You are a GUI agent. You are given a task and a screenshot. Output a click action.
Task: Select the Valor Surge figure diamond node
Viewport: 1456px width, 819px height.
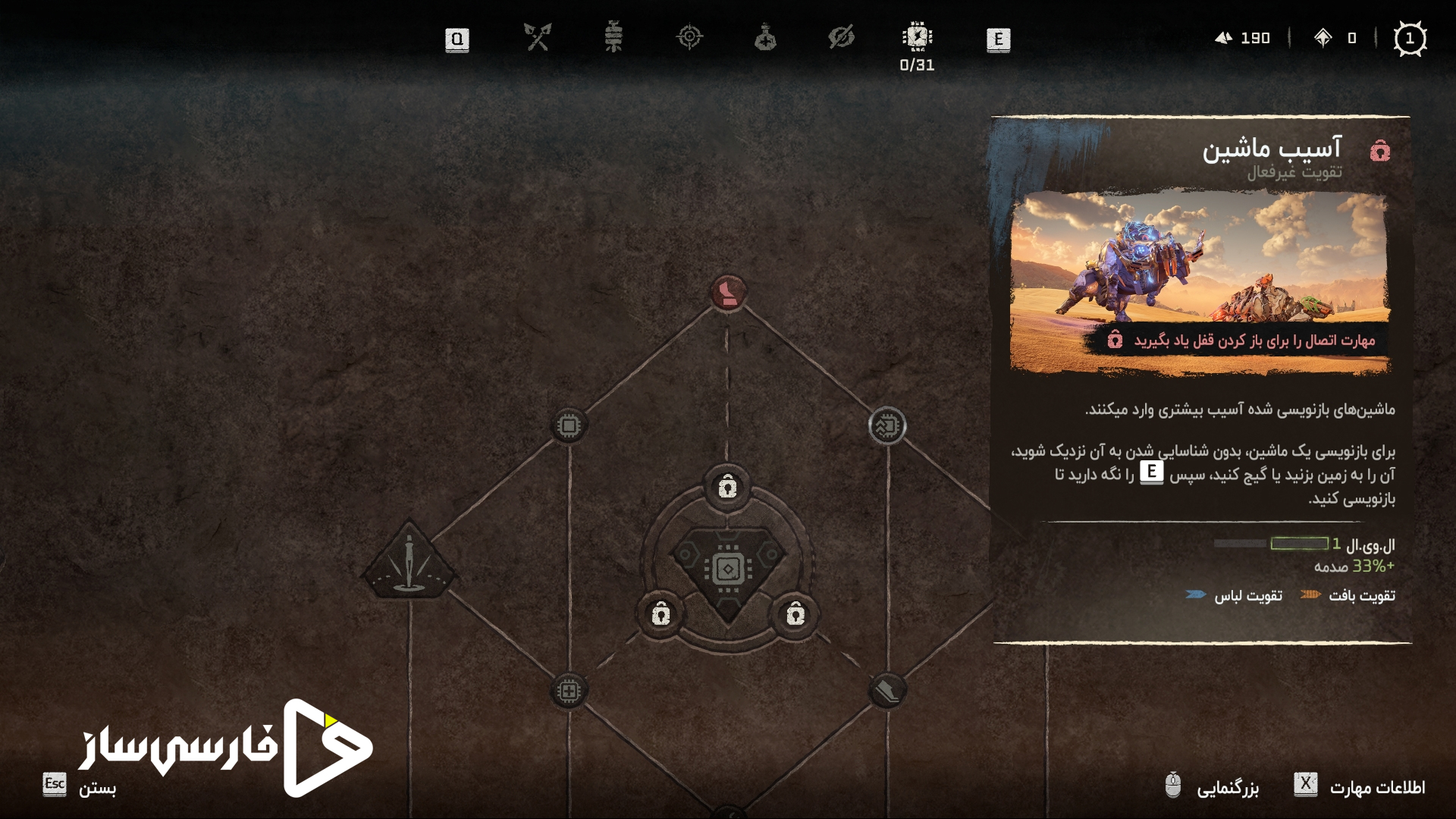[x=409, y=563]
